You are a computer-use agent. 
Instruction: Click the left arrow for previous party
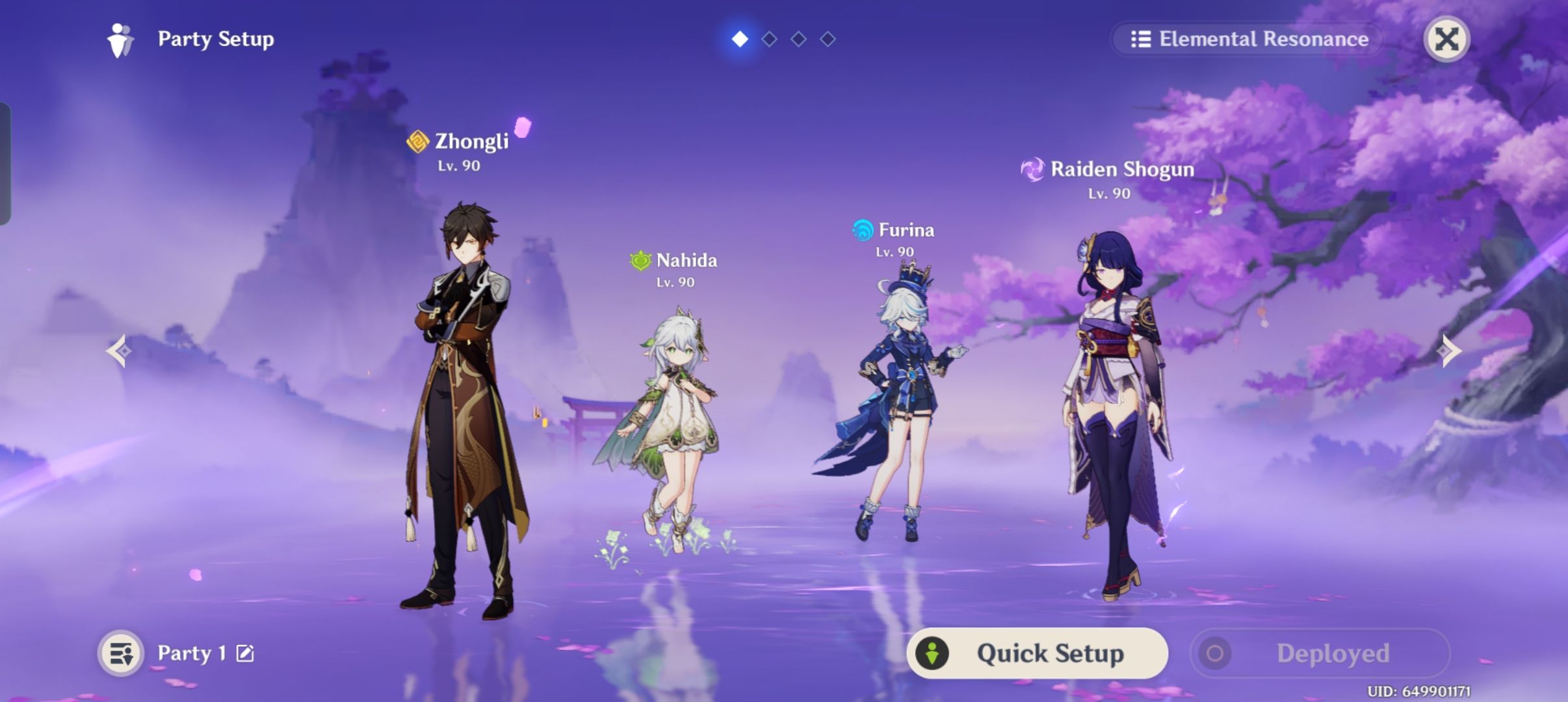[x=119, y=351]
